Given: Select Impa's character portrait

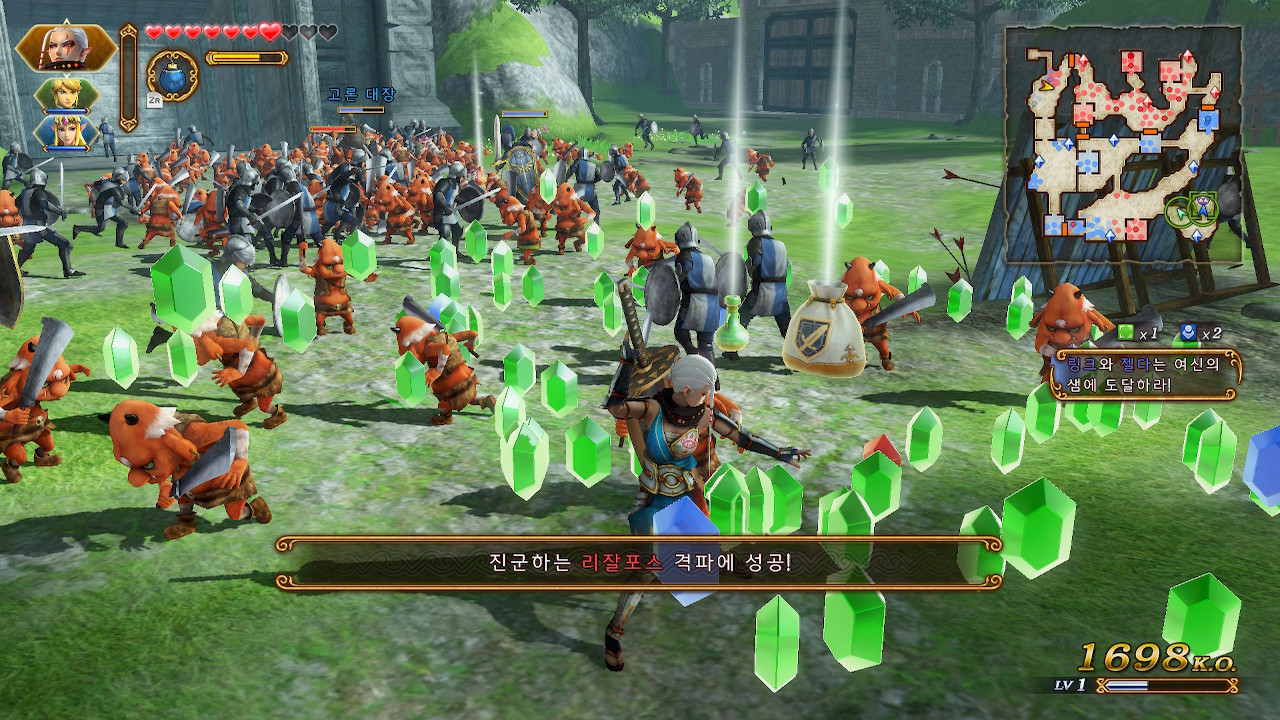Looking at the screenshot, I should [x=64, y=48].
